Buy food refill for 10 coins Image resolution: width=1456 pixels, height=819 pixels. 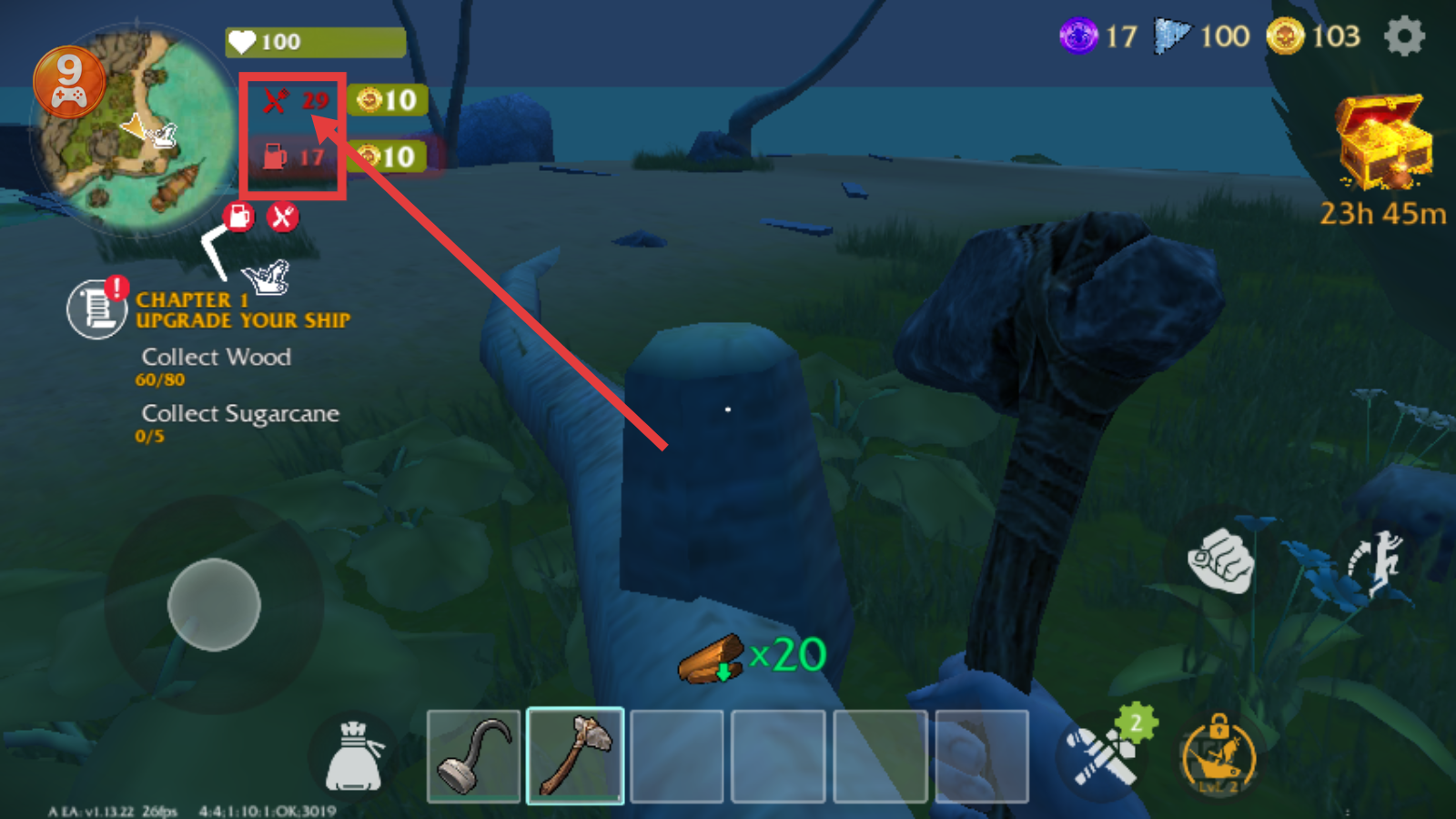387,100
